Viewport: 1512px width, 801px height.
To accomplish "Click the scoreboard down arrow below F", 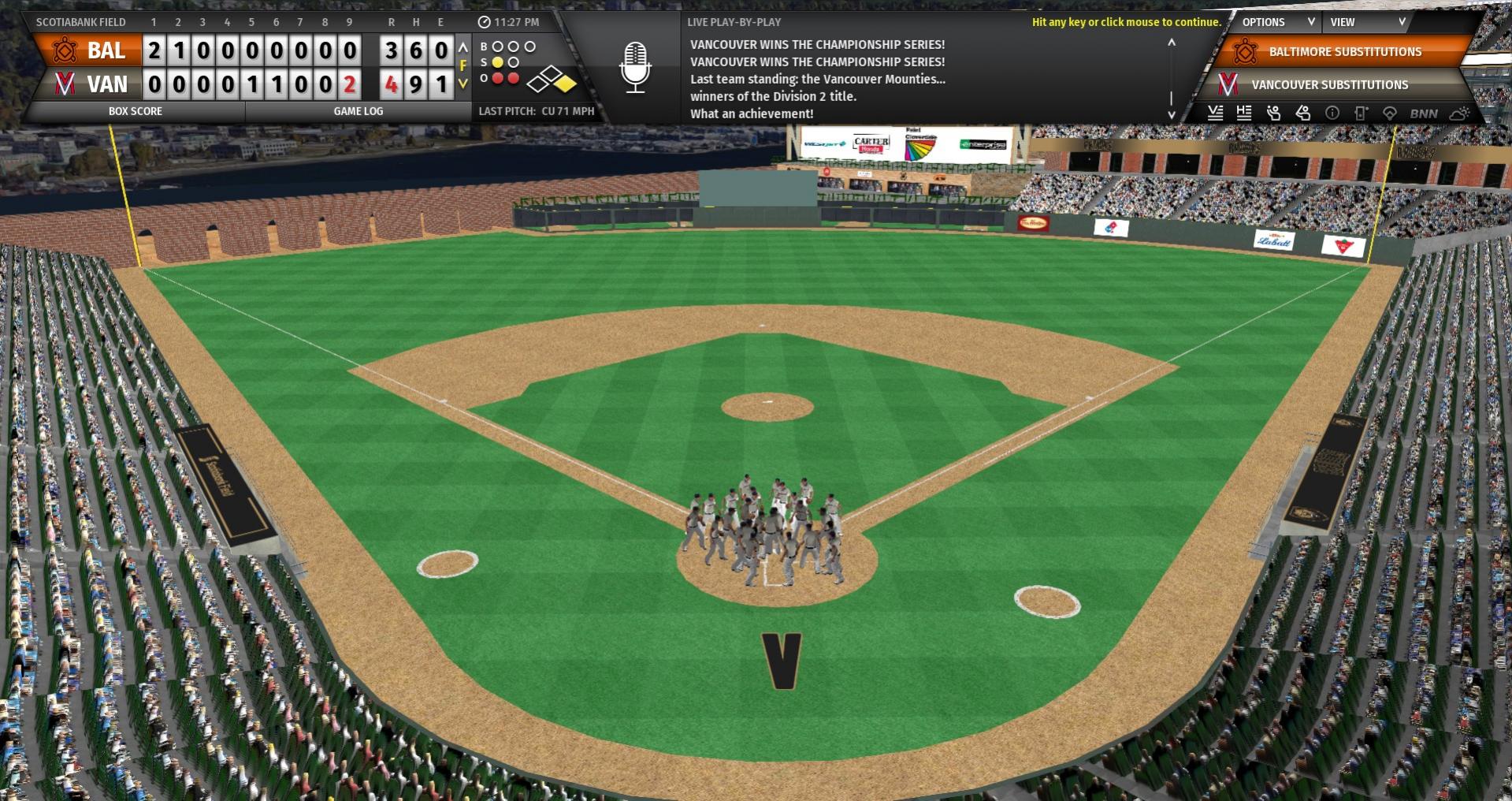I will 463,83.
